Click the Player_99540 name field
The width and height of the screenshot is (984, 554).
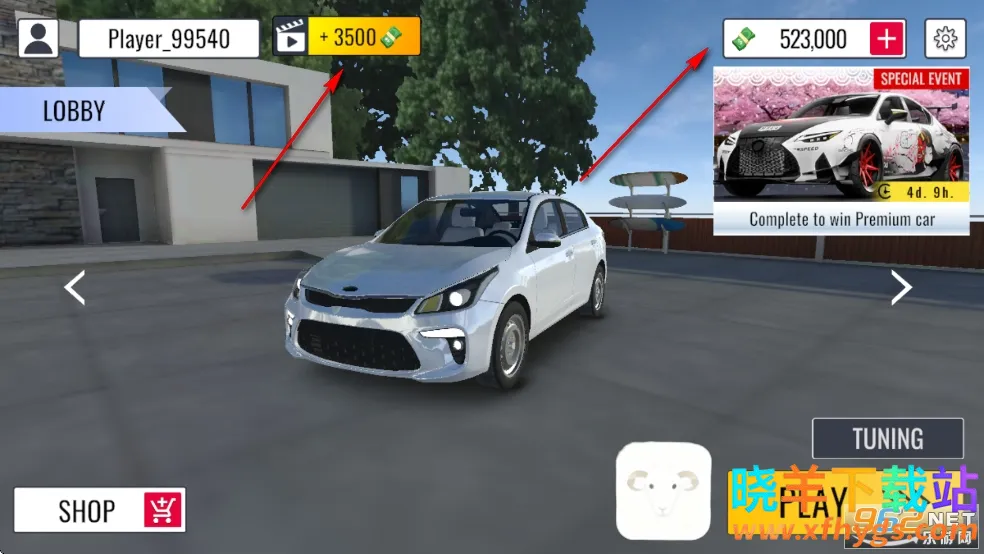point(168,39)
